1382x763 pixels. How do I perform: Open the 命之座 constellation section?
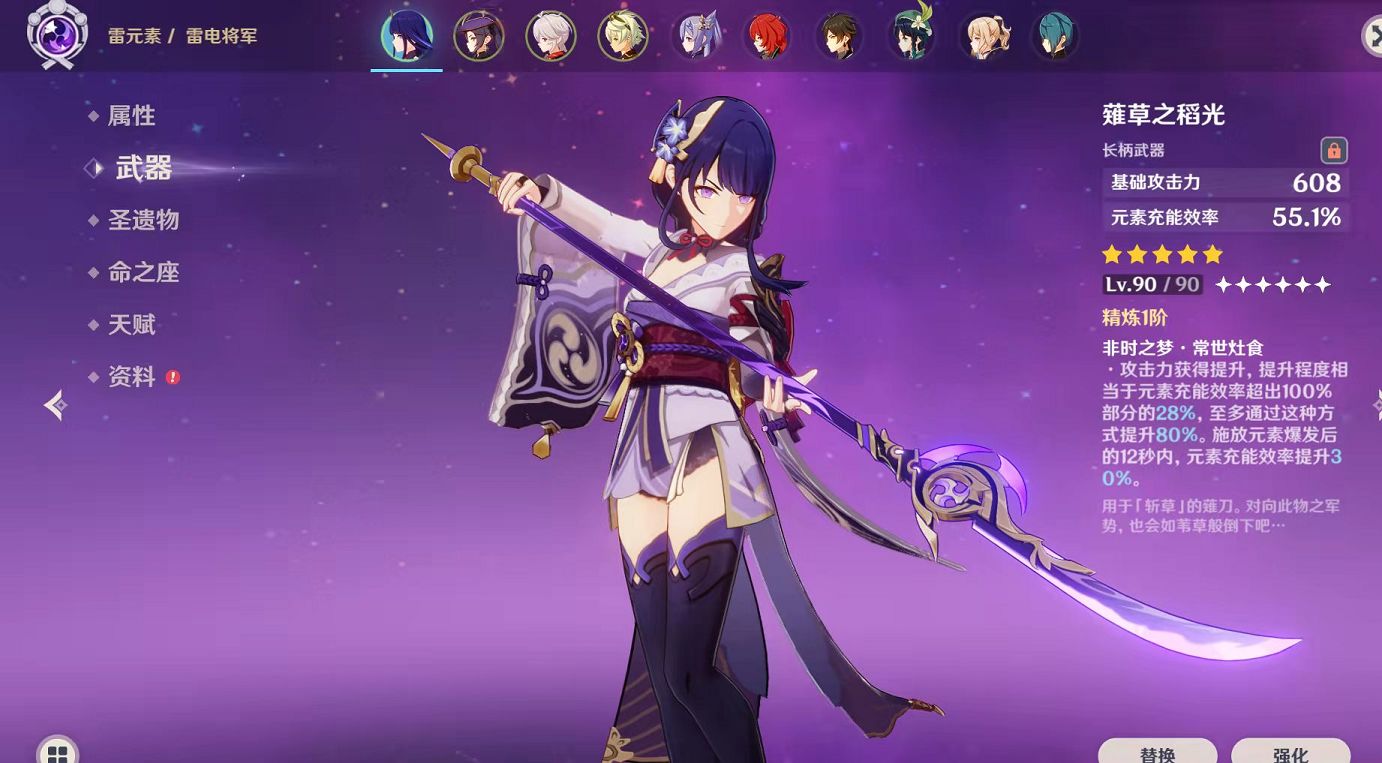143,272
